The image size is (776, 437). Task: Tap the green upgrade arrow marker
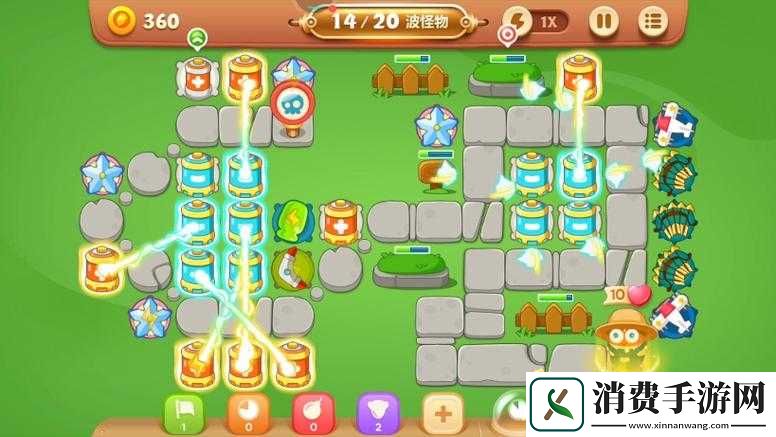pyautogui.click(x=196, y=38)
